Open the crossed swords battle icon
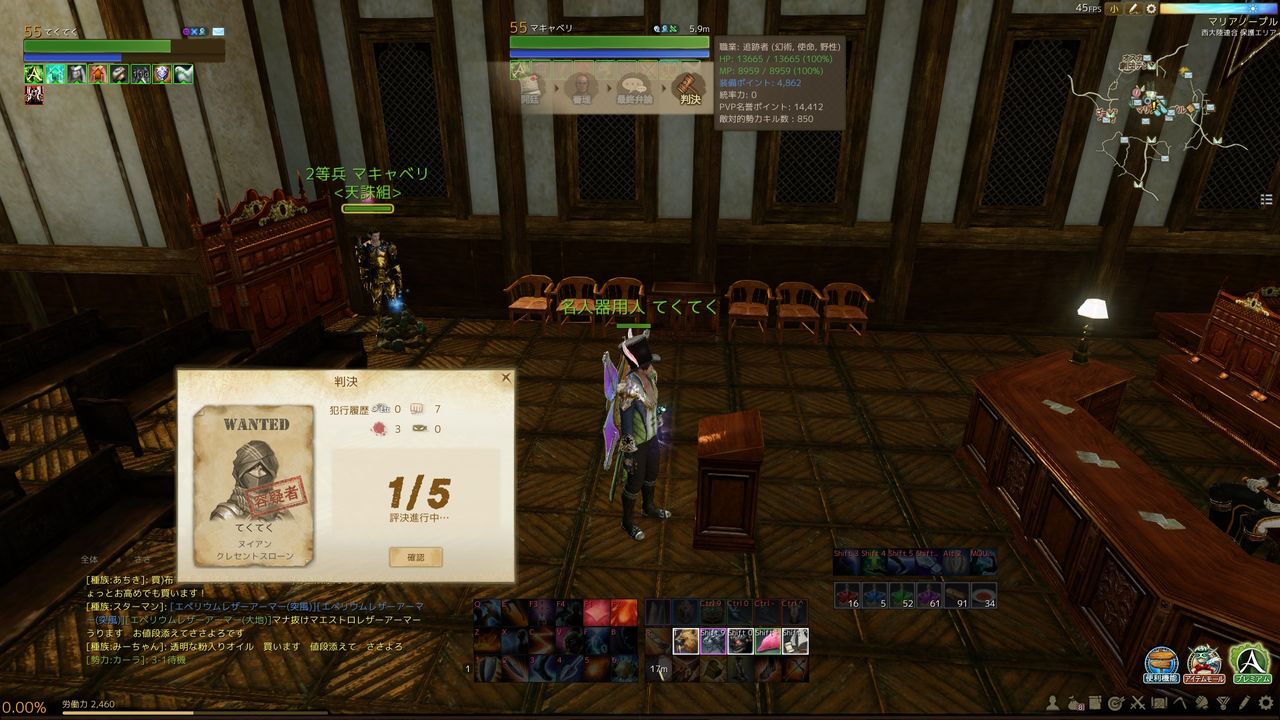This screenshot has width=1280, height=720. [x=1137, y=701]
